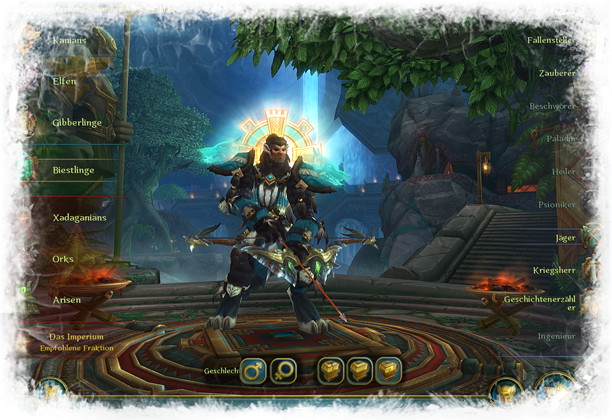Set gender to female symbol
Screen dimensions: 612x420
point(284,370)
